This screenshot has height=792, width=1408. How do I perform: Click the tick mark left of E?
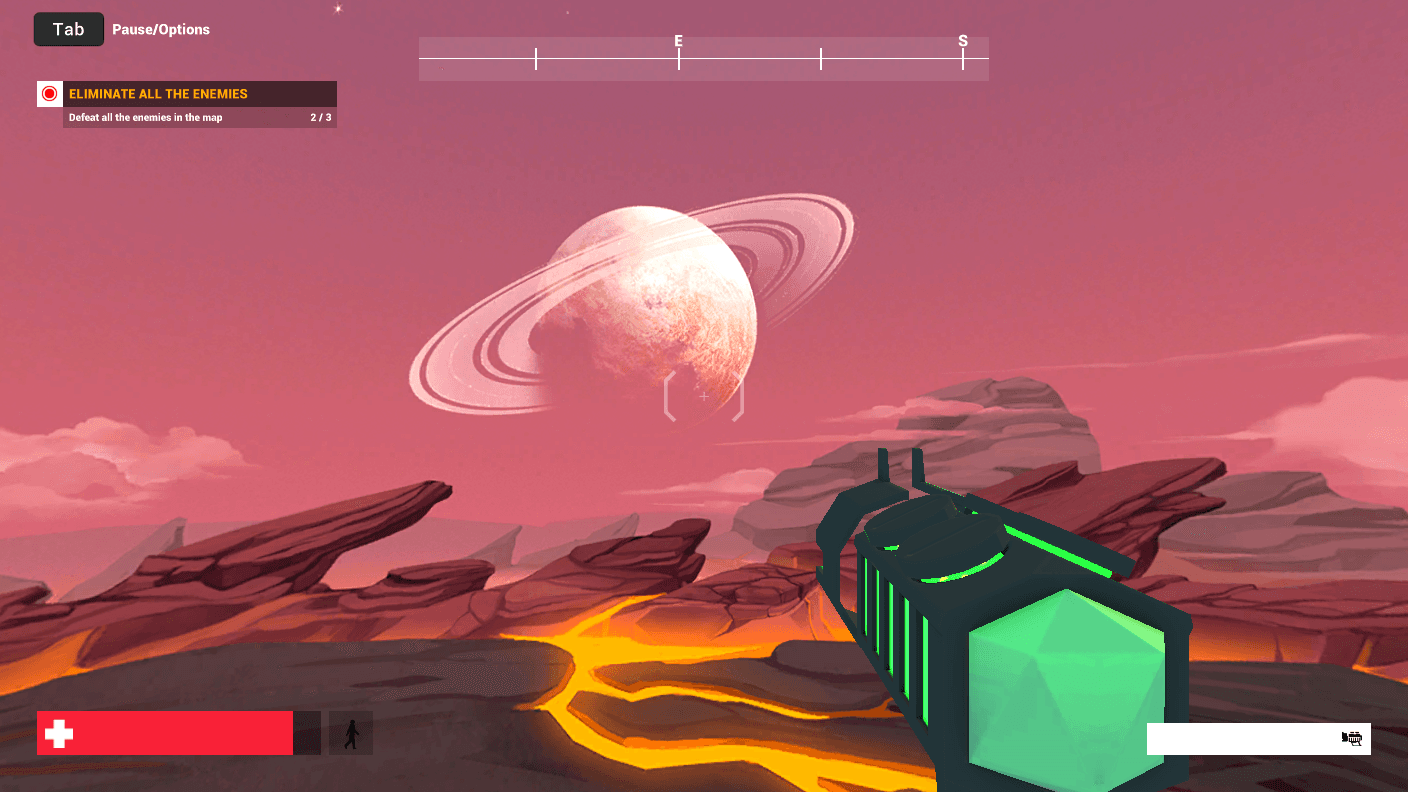point(536,59)
